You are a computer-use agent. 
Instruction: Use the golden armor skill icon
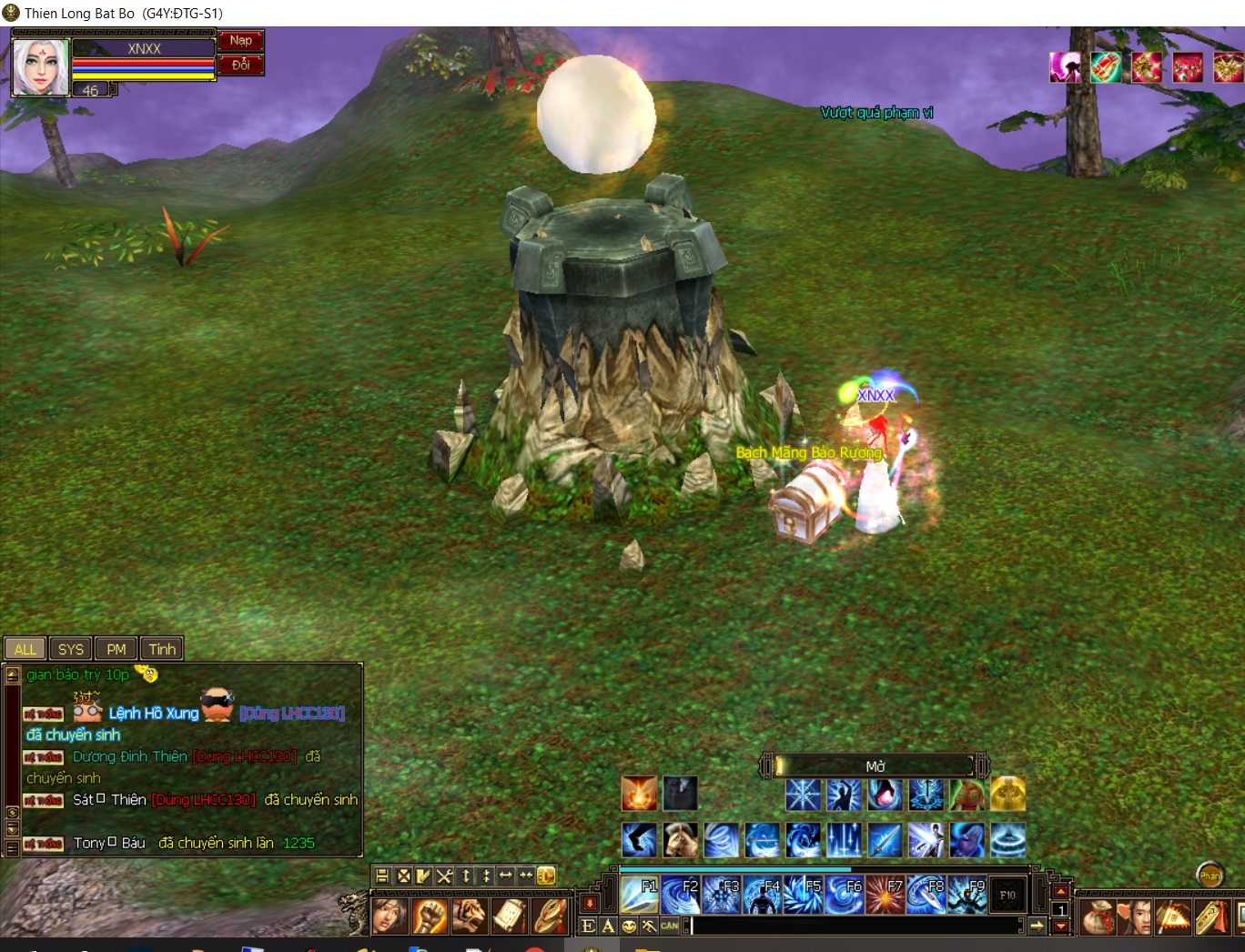pyautogui.click(x=1007, y=795)
